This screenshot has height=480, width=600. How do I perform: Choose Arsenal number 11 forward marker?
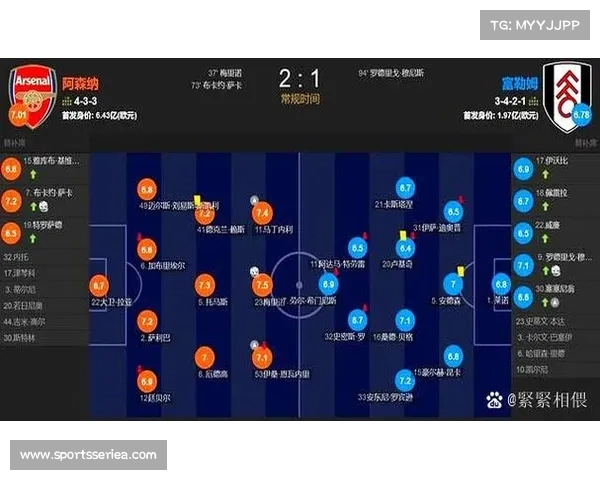tap(263, 212)
